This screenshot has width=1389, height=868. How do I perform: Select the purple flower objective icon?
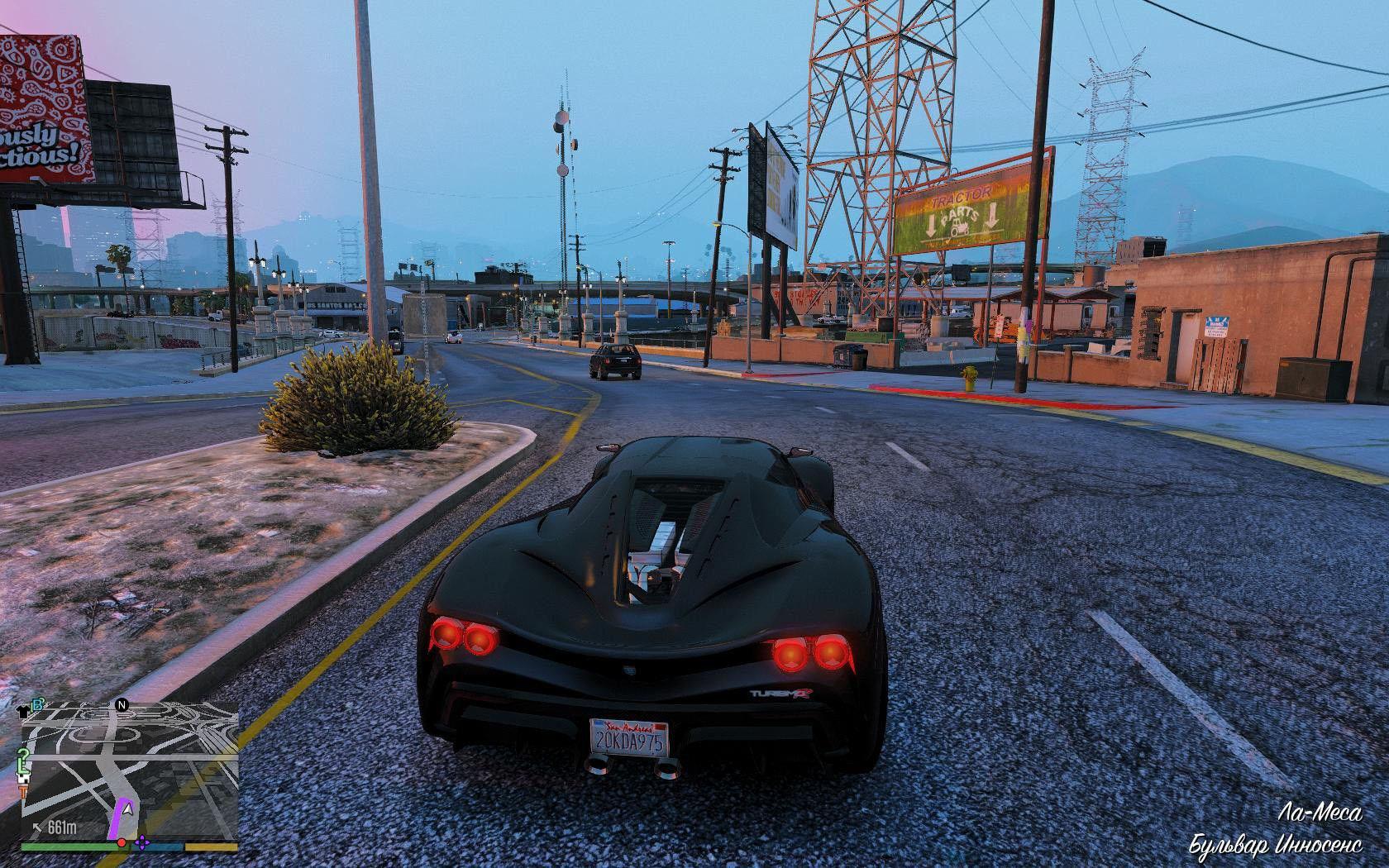(x=142, y=844)
